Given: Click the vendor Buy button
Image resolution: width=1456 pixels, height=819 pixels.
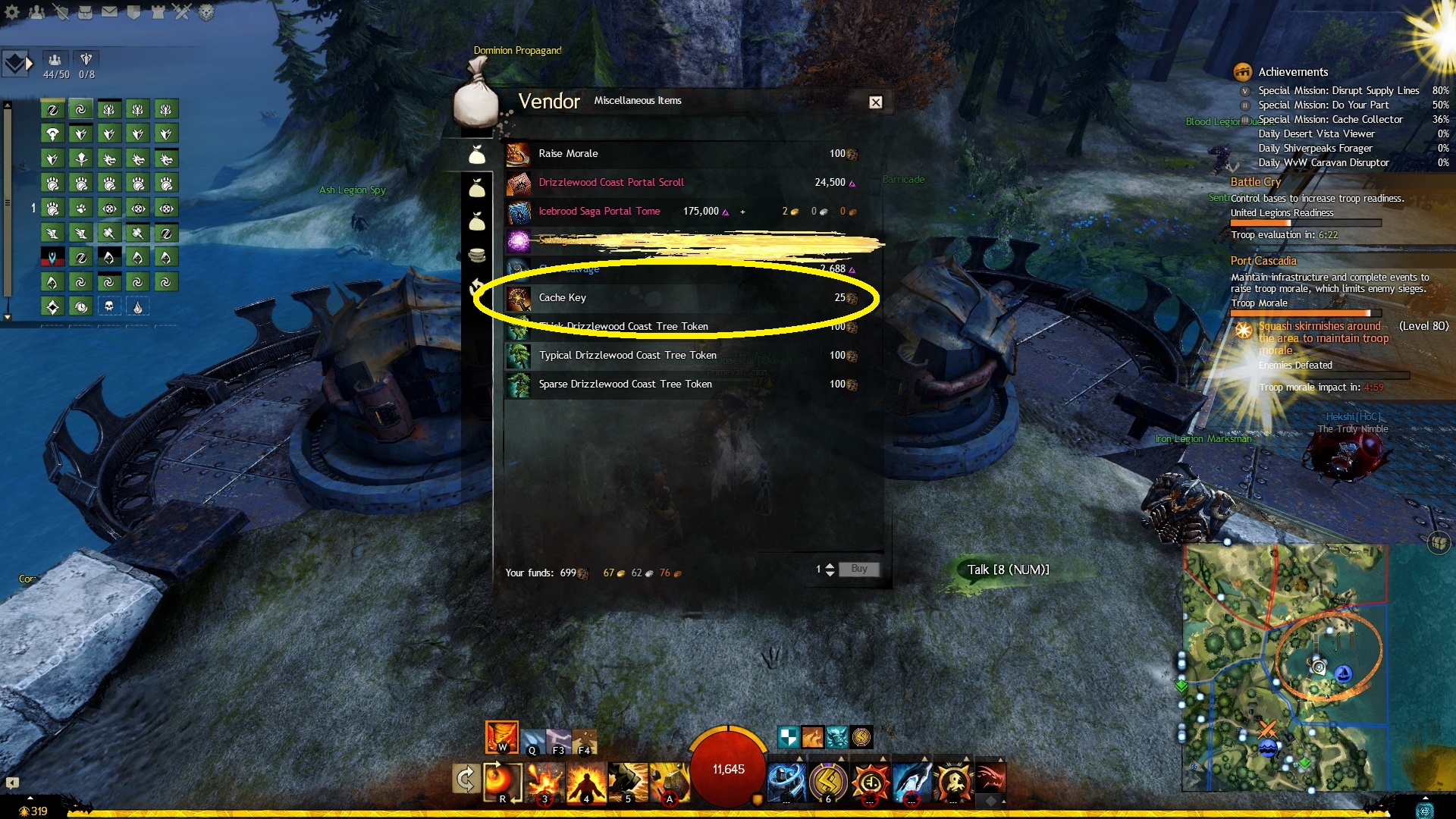Looking at the screenshot, I should point(858,569).
